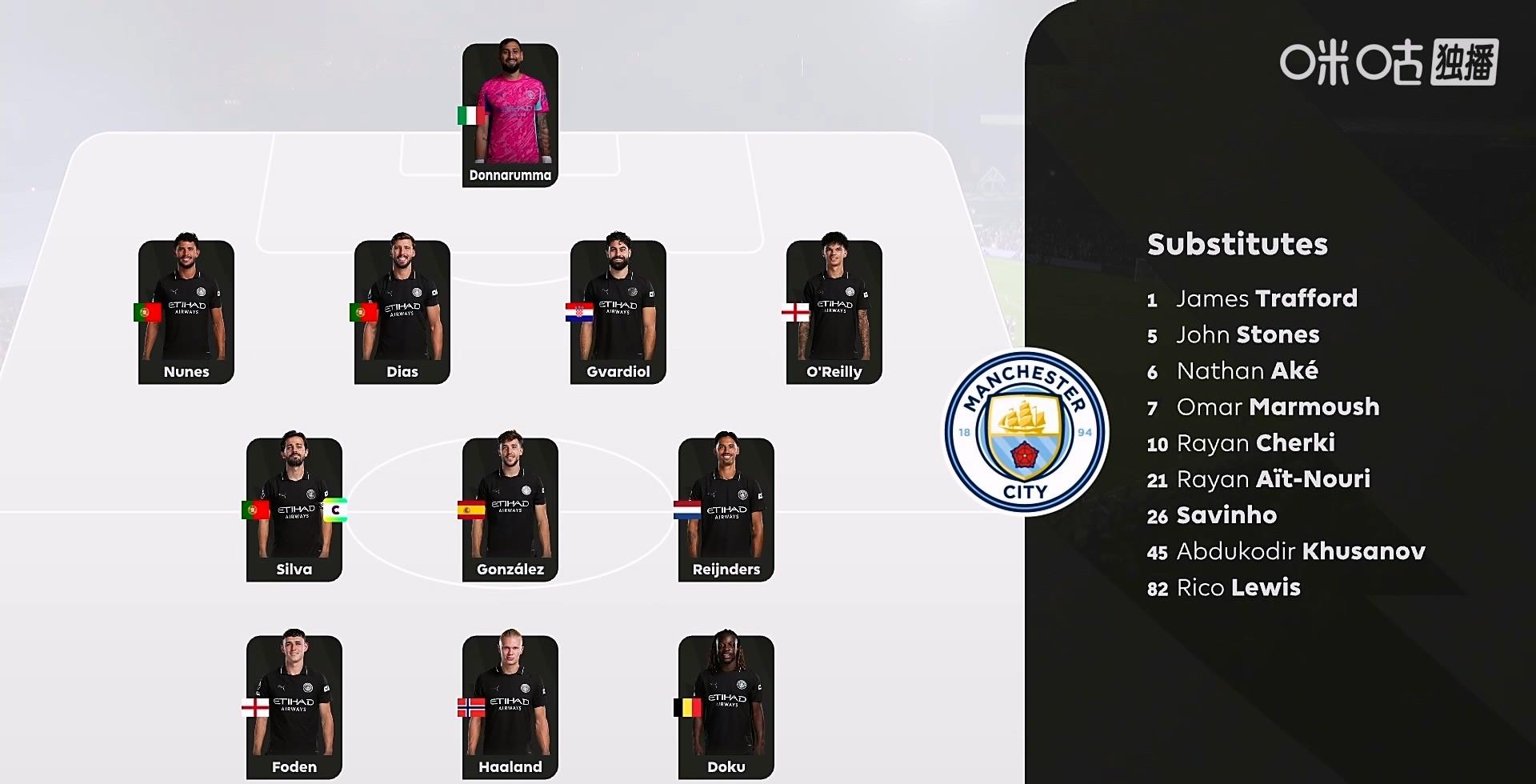Pick substitute Omar Marmoush
This screenshot has height=784, width=1536.
pos(1277,407)
